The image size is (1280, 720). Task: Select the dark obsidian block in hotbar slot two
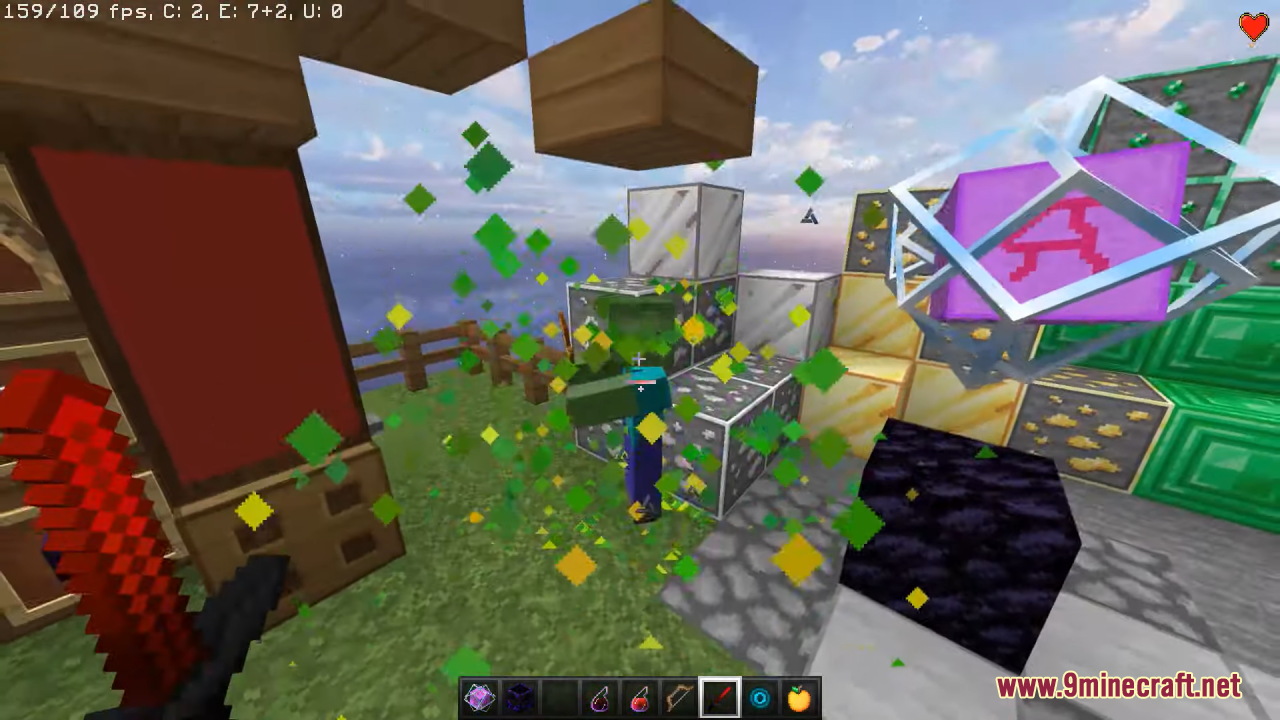tap(520, 697)
